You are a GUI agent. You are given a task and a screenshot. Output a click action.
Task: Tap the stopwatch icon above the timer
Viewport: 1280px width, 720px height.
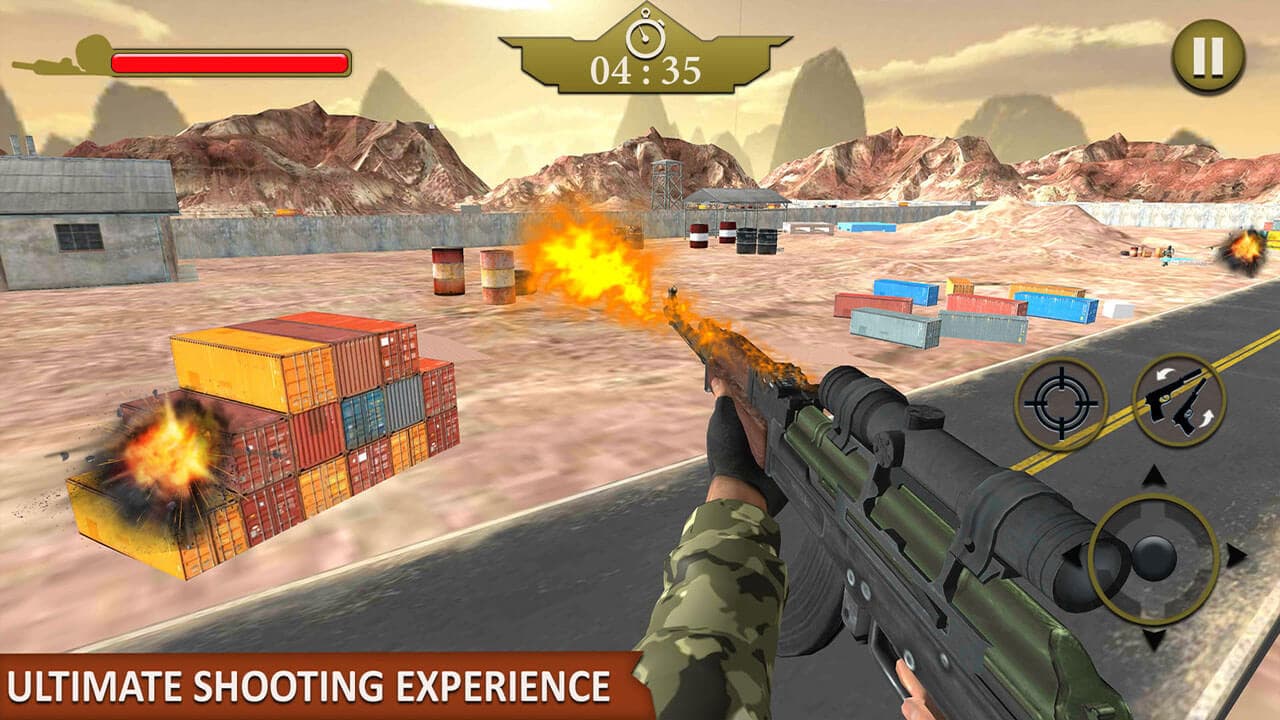point(645,35)
